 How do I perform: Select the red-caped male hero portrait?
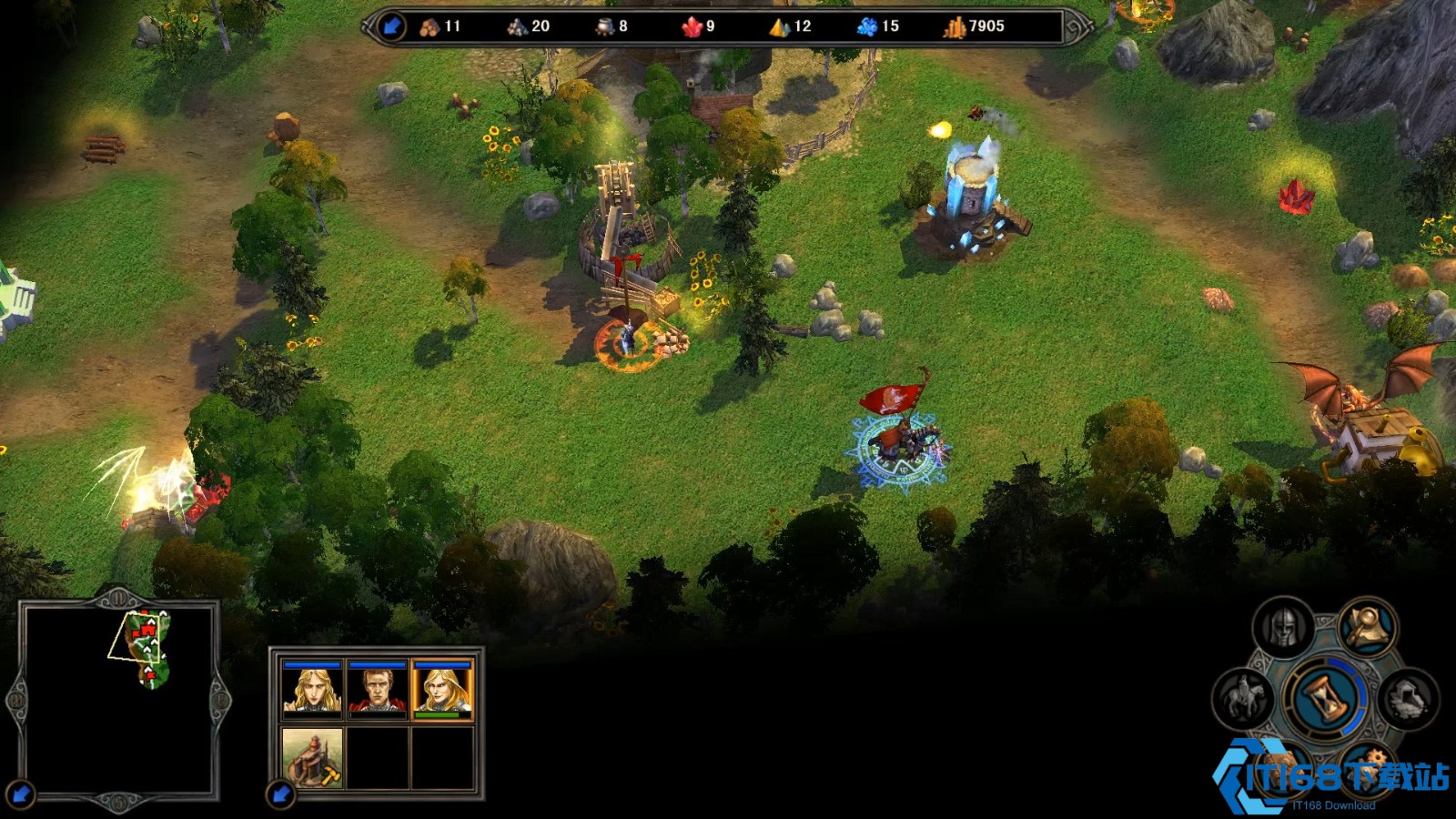(x=378, y=691)
